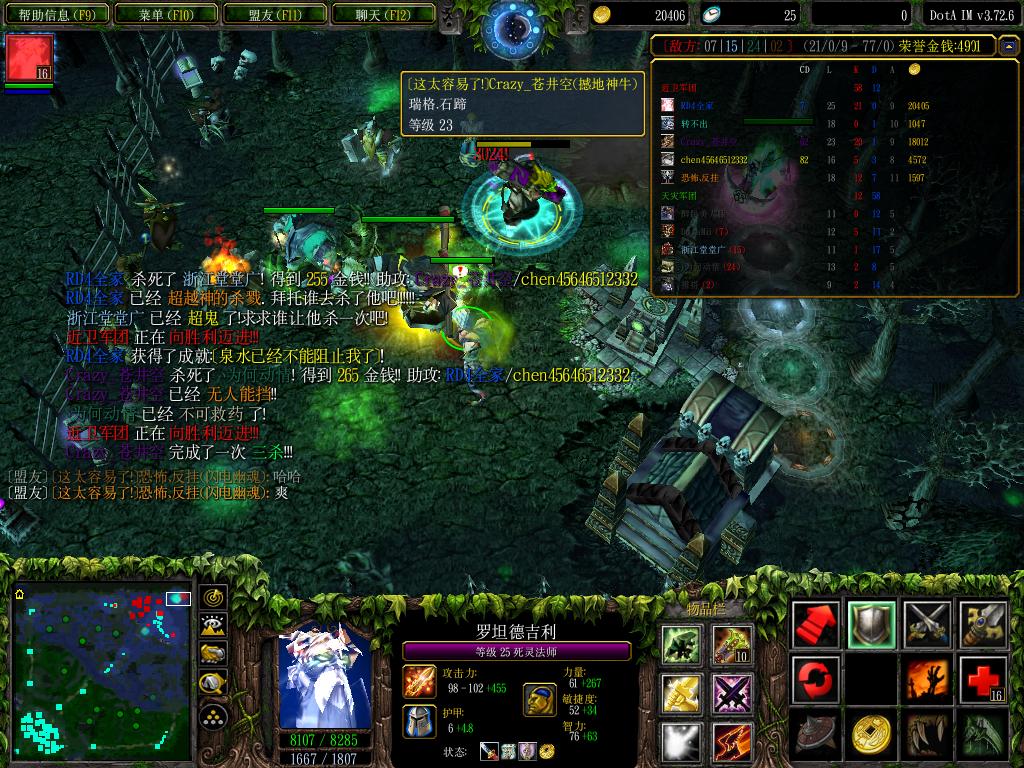Choose the red arrow Move command
The height and width of the screenshot is (768, 1024).
[815, 625]
